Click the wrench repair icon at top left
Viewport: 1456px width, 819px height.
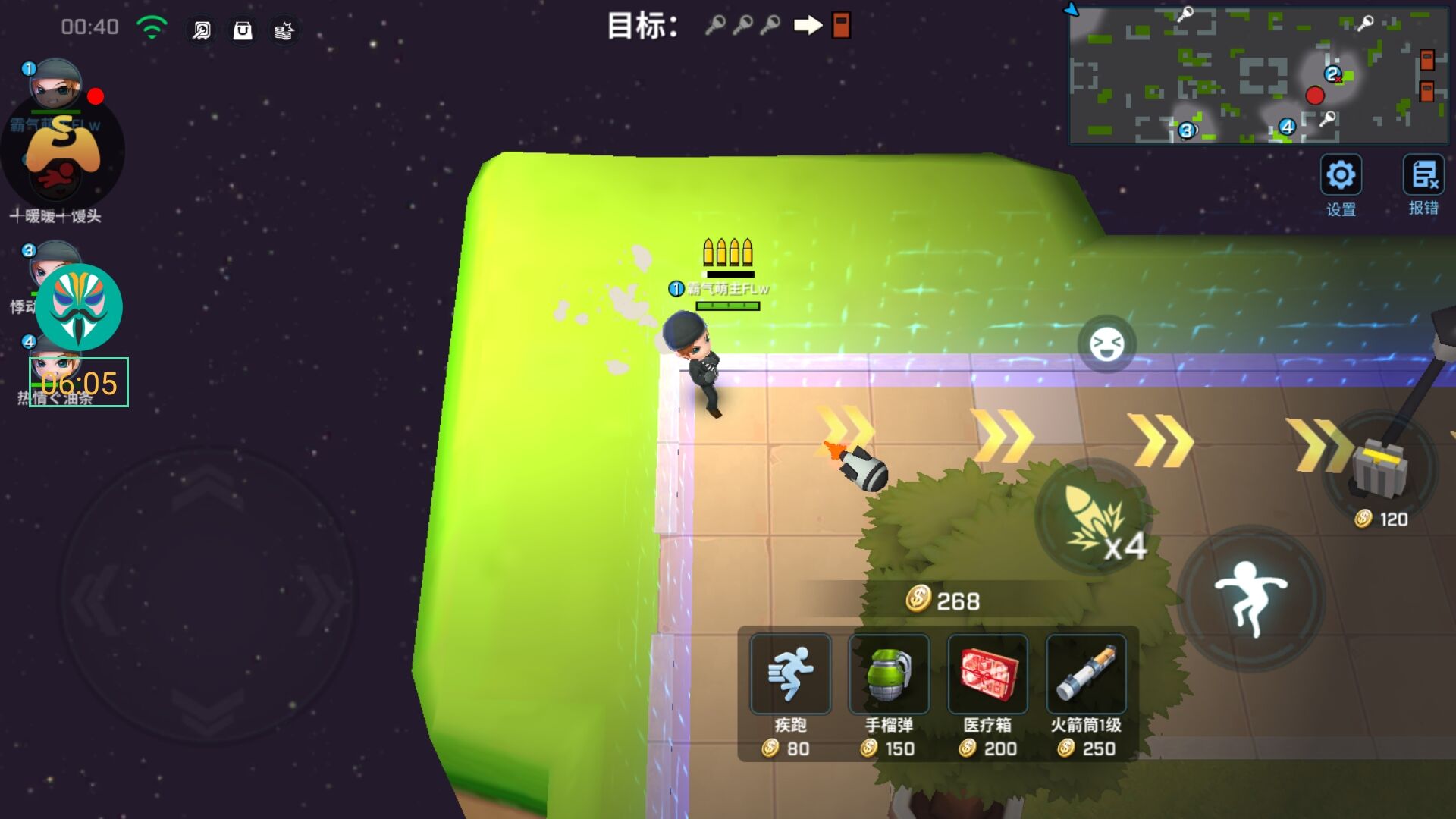click(200, 31)
